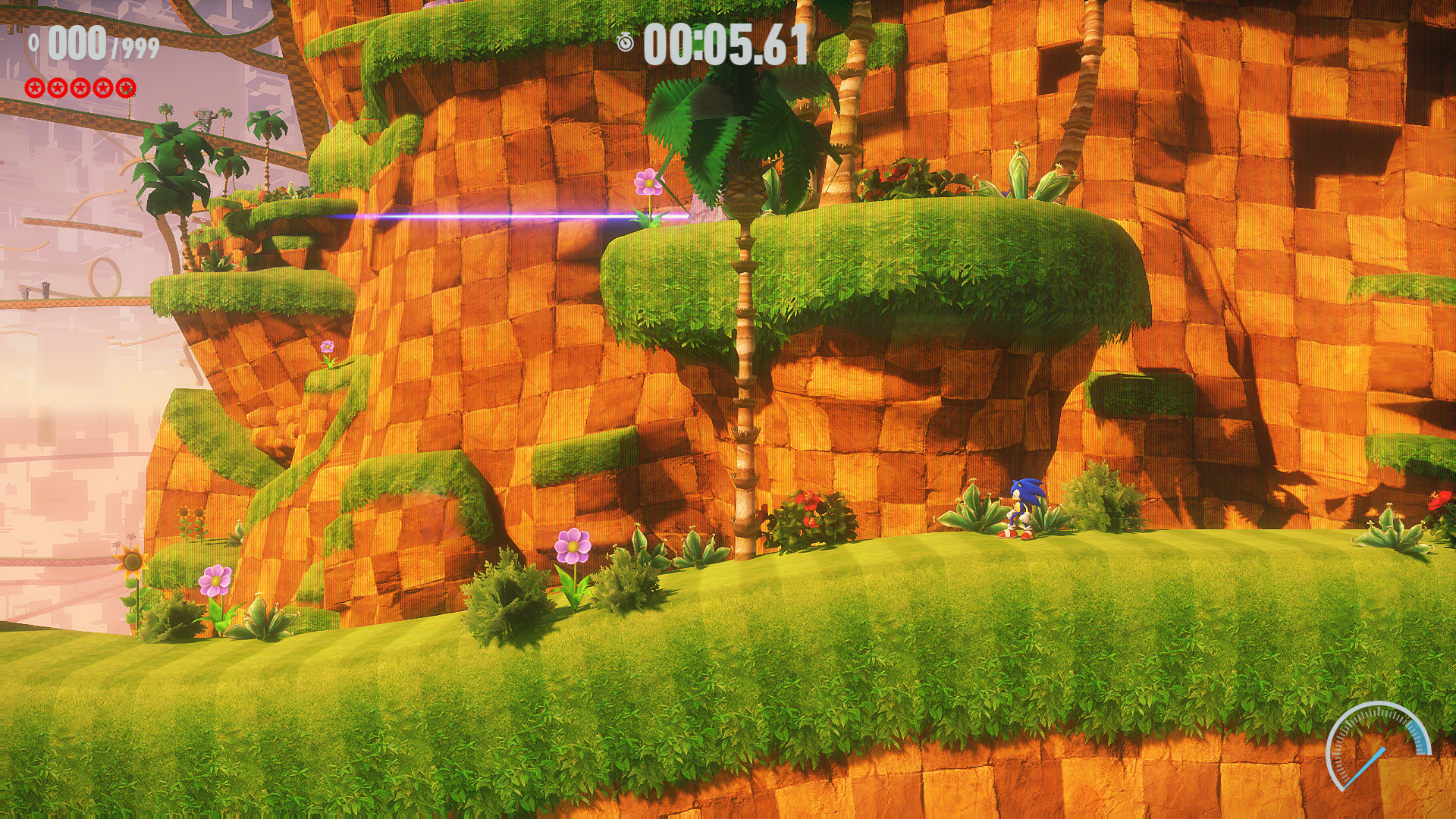Click the first red star life icon
1456x819 pixels.
pos(34,89)
